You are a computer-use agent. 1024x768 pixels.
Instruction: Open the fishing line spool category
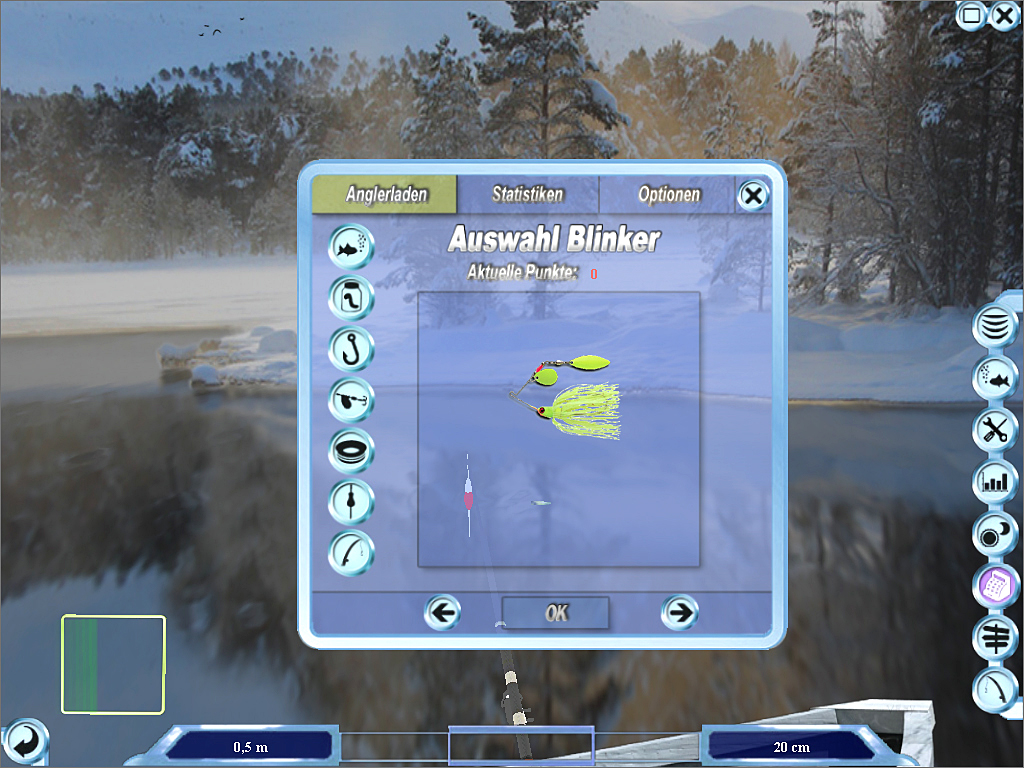pyautogui.click(x=351, y=450)
